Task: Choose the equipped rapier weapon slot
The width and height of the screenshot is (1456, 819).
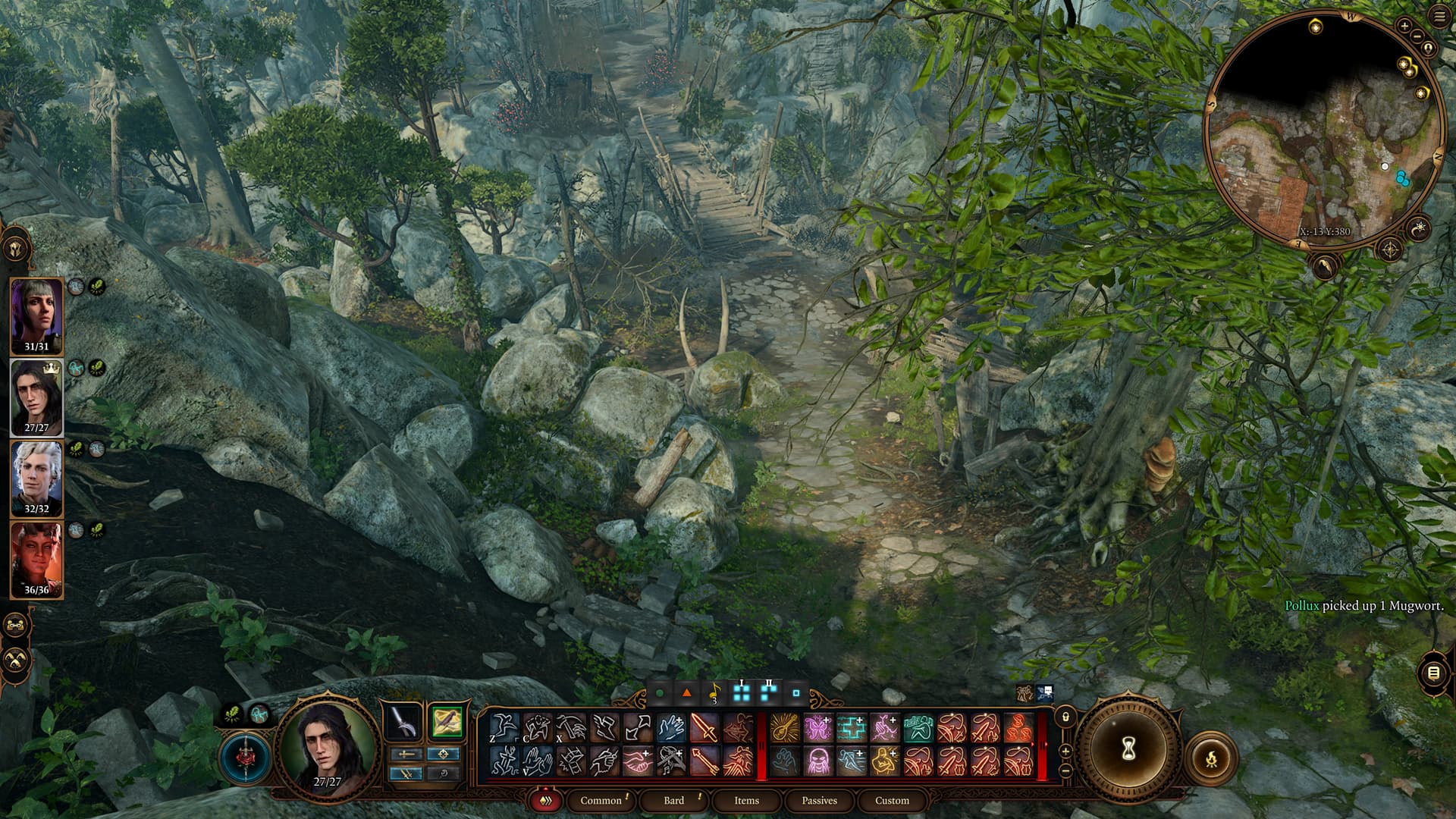Action: pos(403,721)
